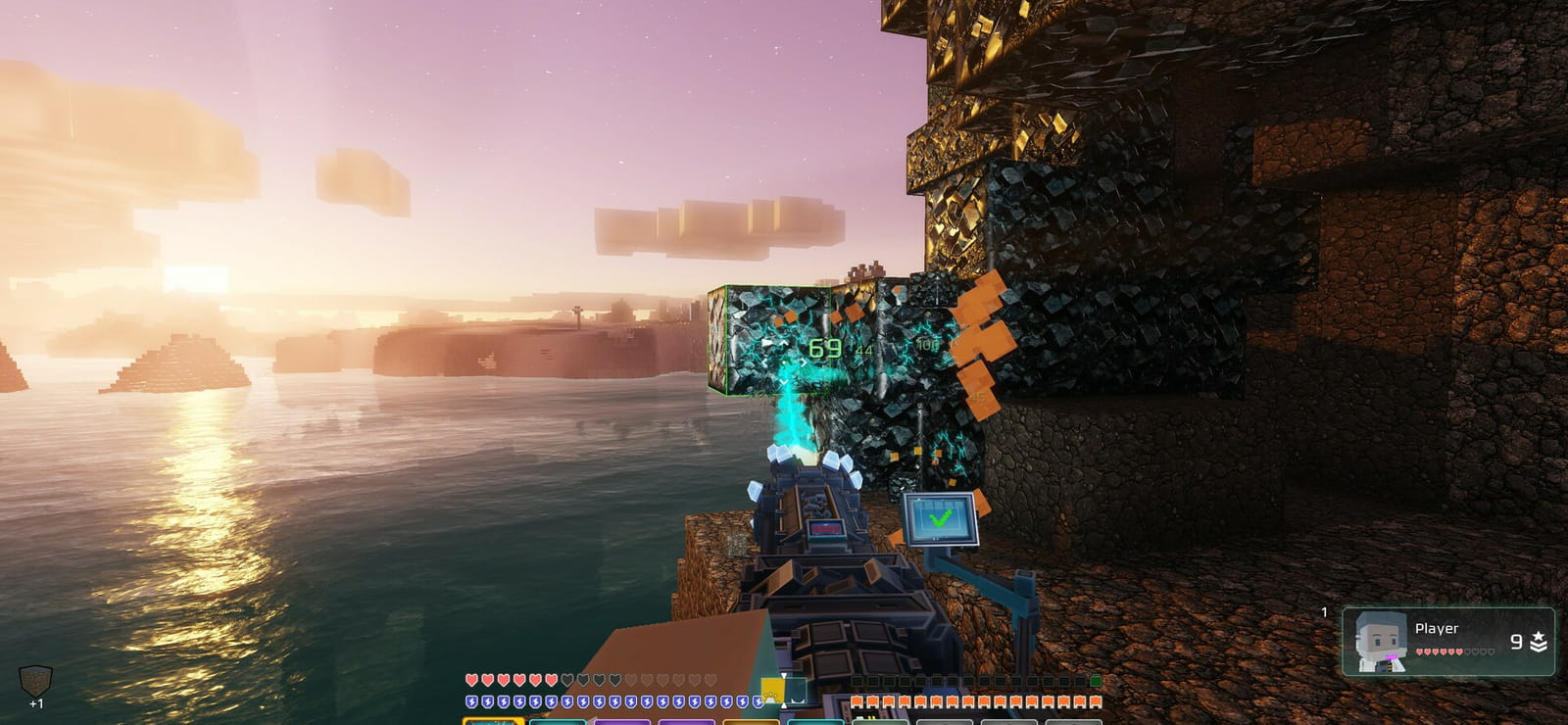
Task: Click a blue lightning energy shield icon
Action: [x=471, y=701]
